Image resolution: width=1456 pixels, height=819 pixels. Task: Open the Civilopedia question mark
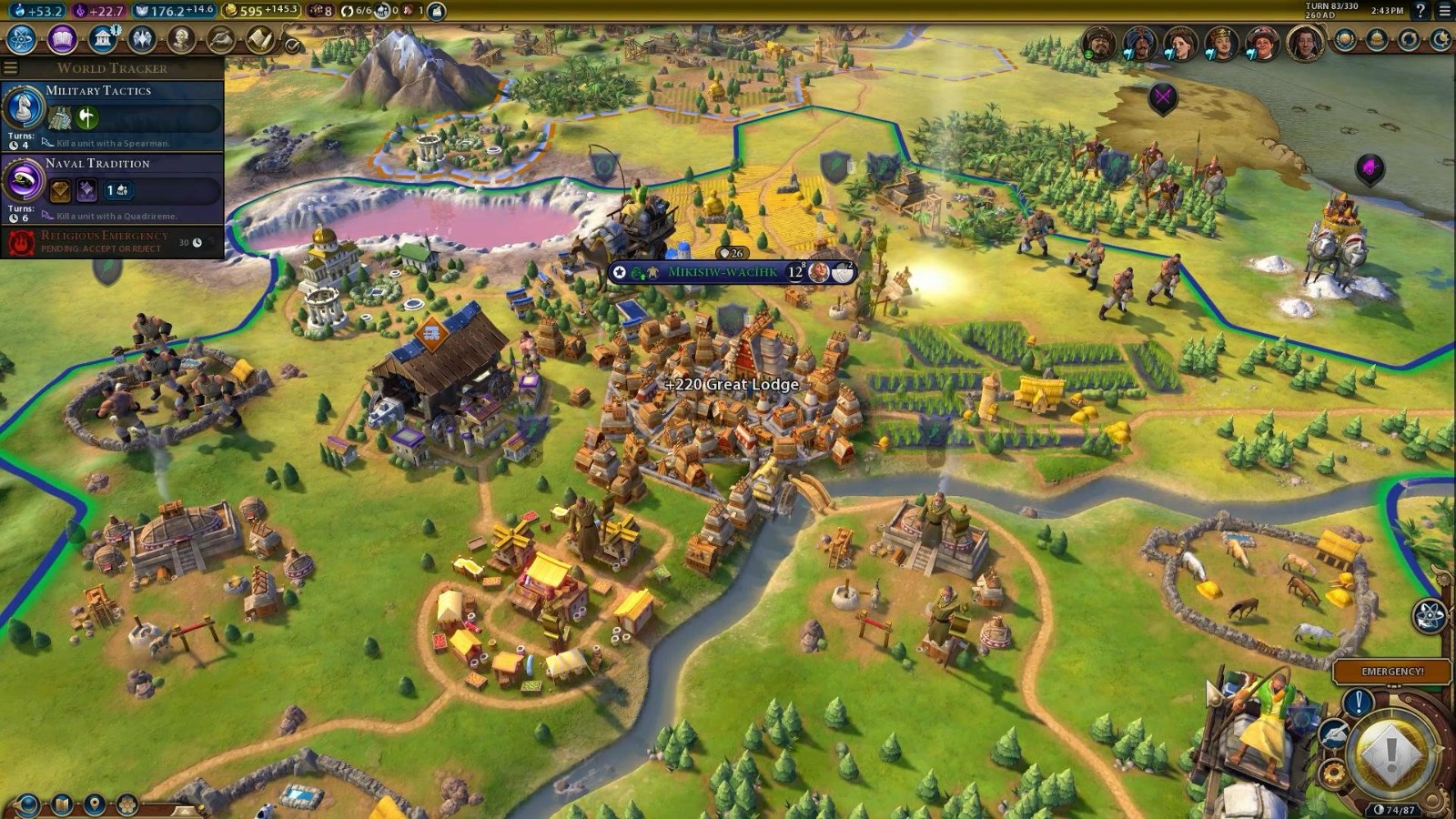(1420, 11)
